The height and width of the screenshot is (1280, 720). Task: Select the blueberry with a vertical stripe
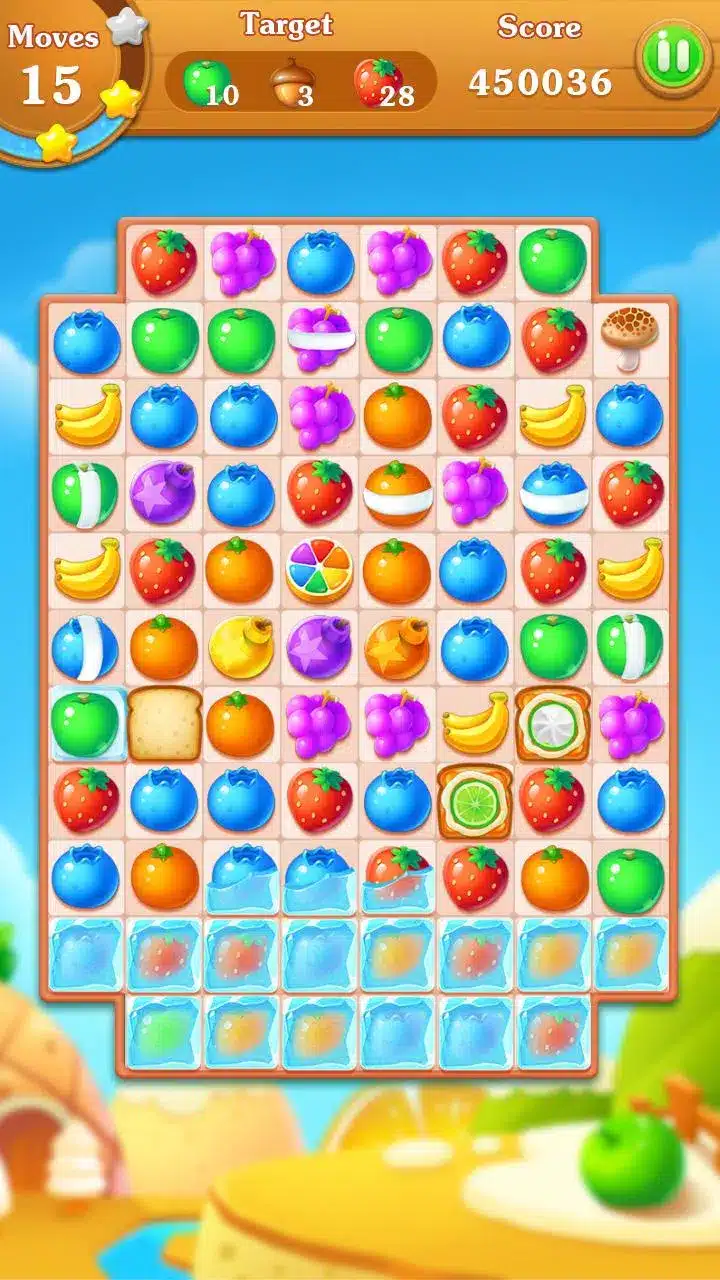click(86, 647)
